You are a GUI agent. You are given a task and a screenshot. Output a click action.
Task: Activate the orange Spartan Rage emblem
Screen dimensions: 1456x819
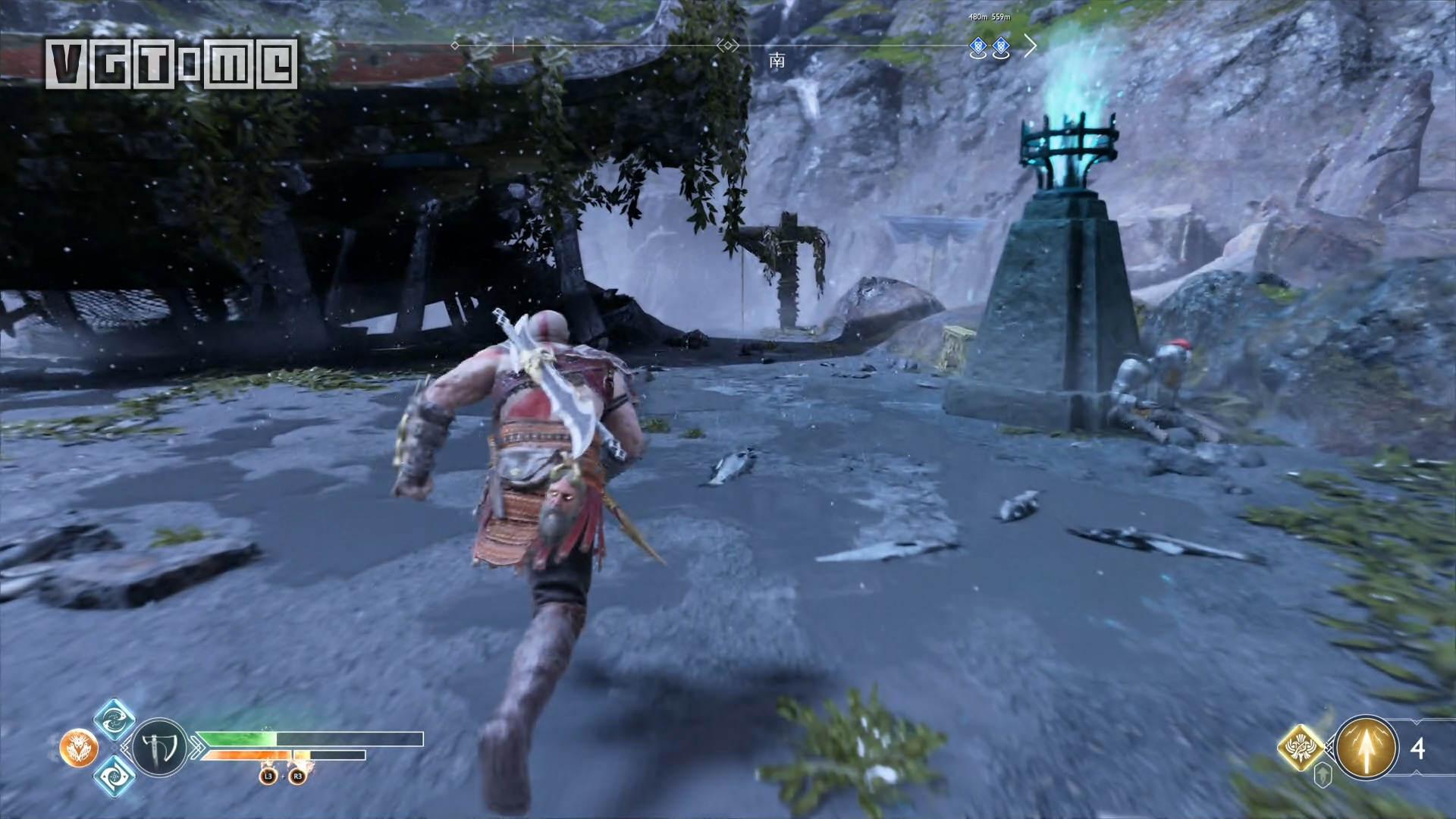tap(79, 748)
